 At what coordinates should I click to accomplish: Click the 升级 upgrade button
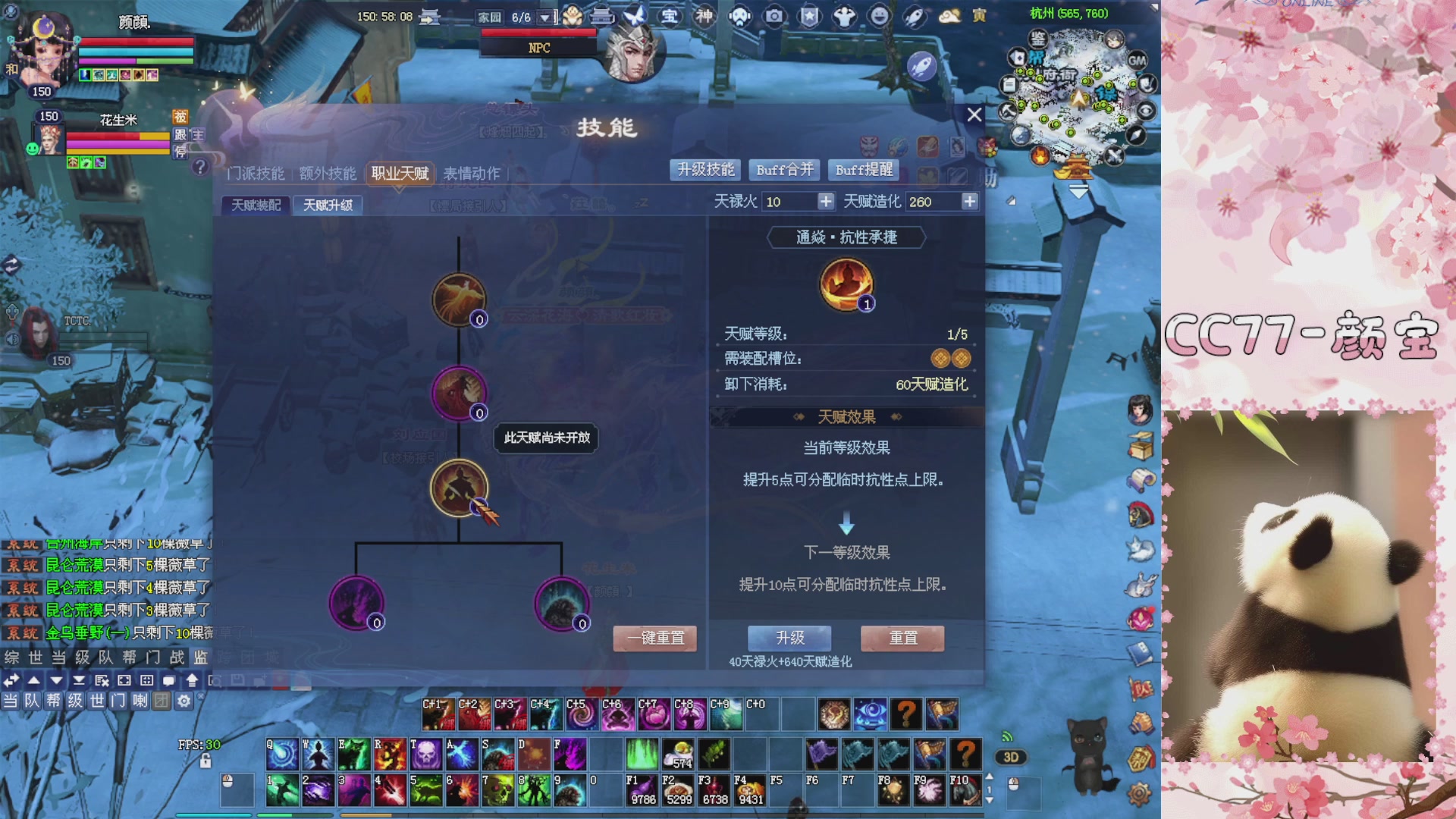(788, 639)
